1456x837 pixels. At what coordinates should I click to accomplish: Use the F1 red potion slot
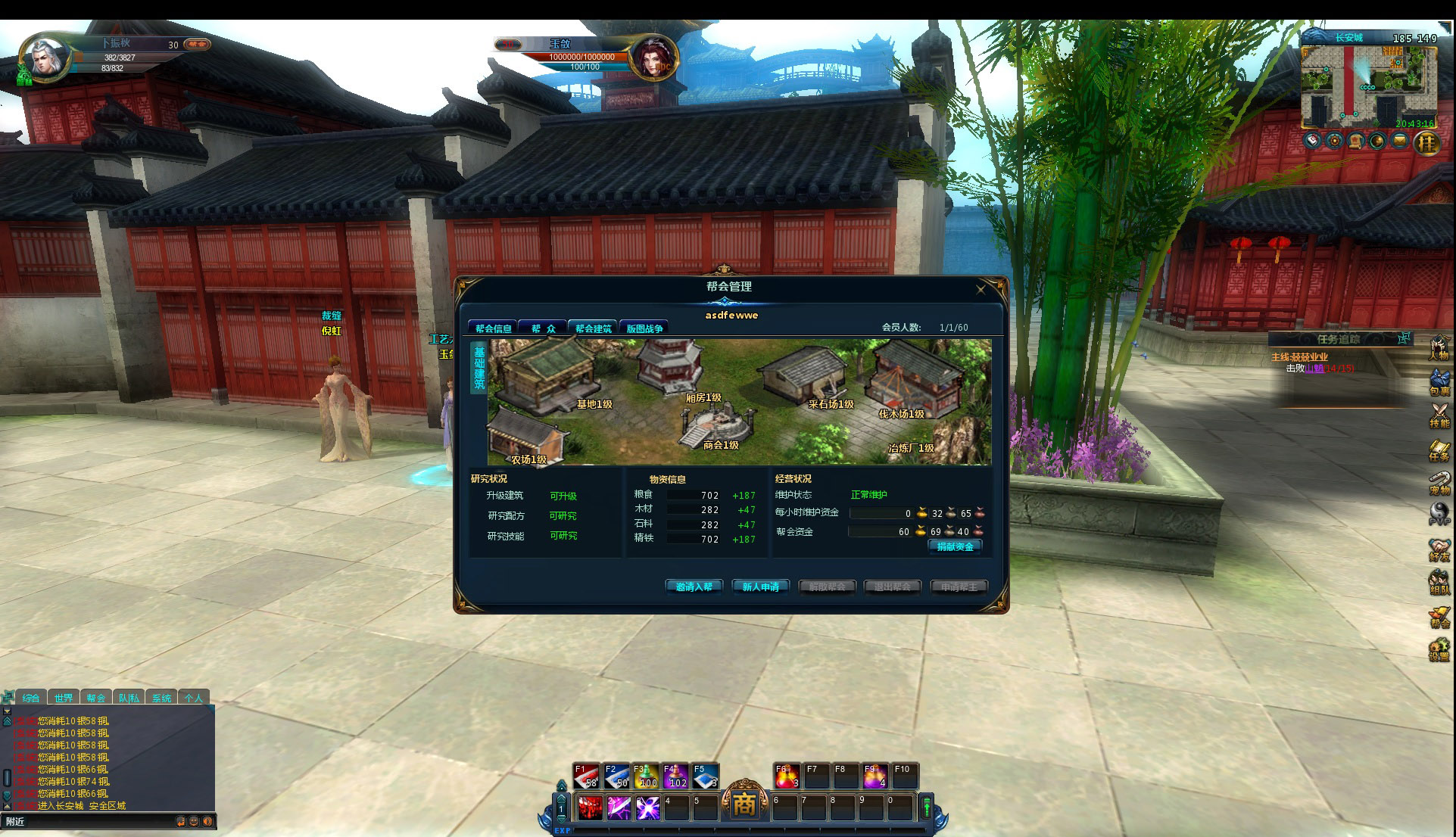coord(587,776)
